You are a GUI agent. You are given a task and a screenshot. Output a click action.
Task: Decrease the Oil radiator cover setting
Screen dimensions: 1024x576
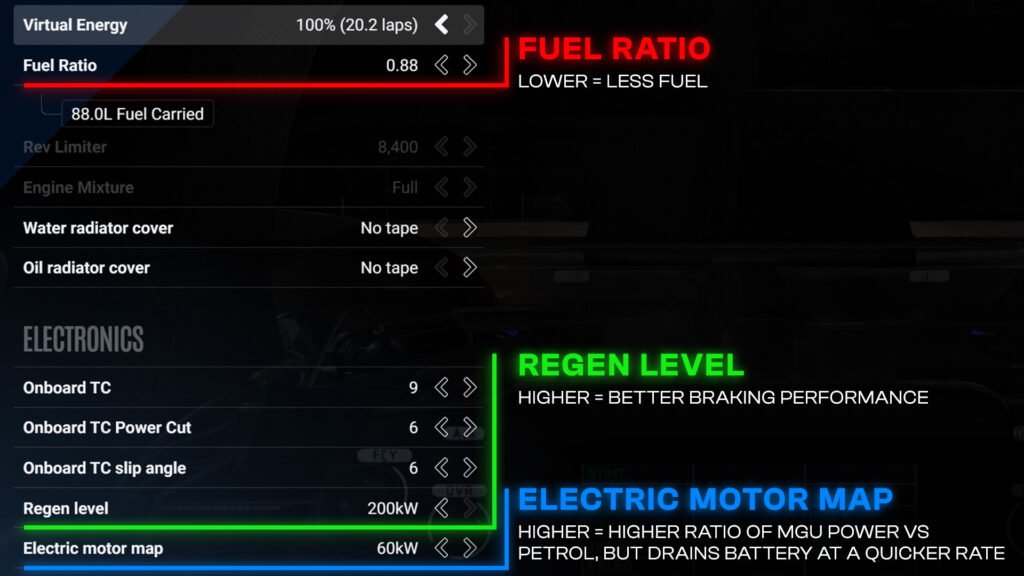click(x=441, y=268)
